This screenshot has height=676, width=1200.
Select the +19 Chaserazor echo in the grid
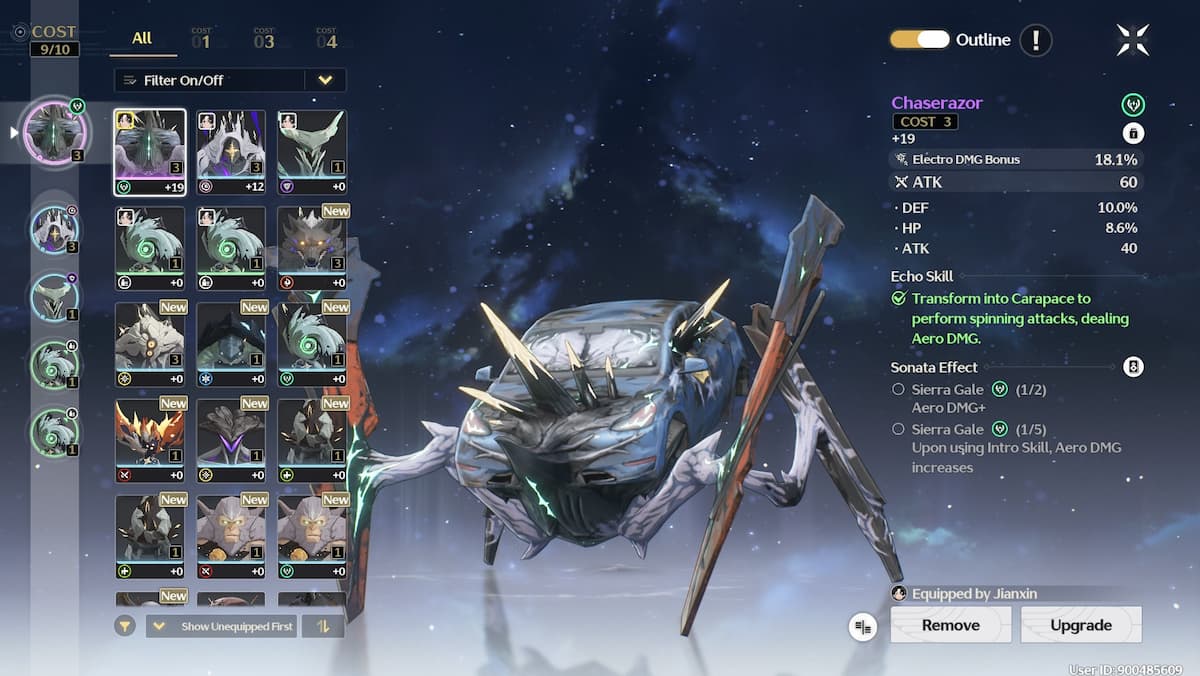coord(150,152)
